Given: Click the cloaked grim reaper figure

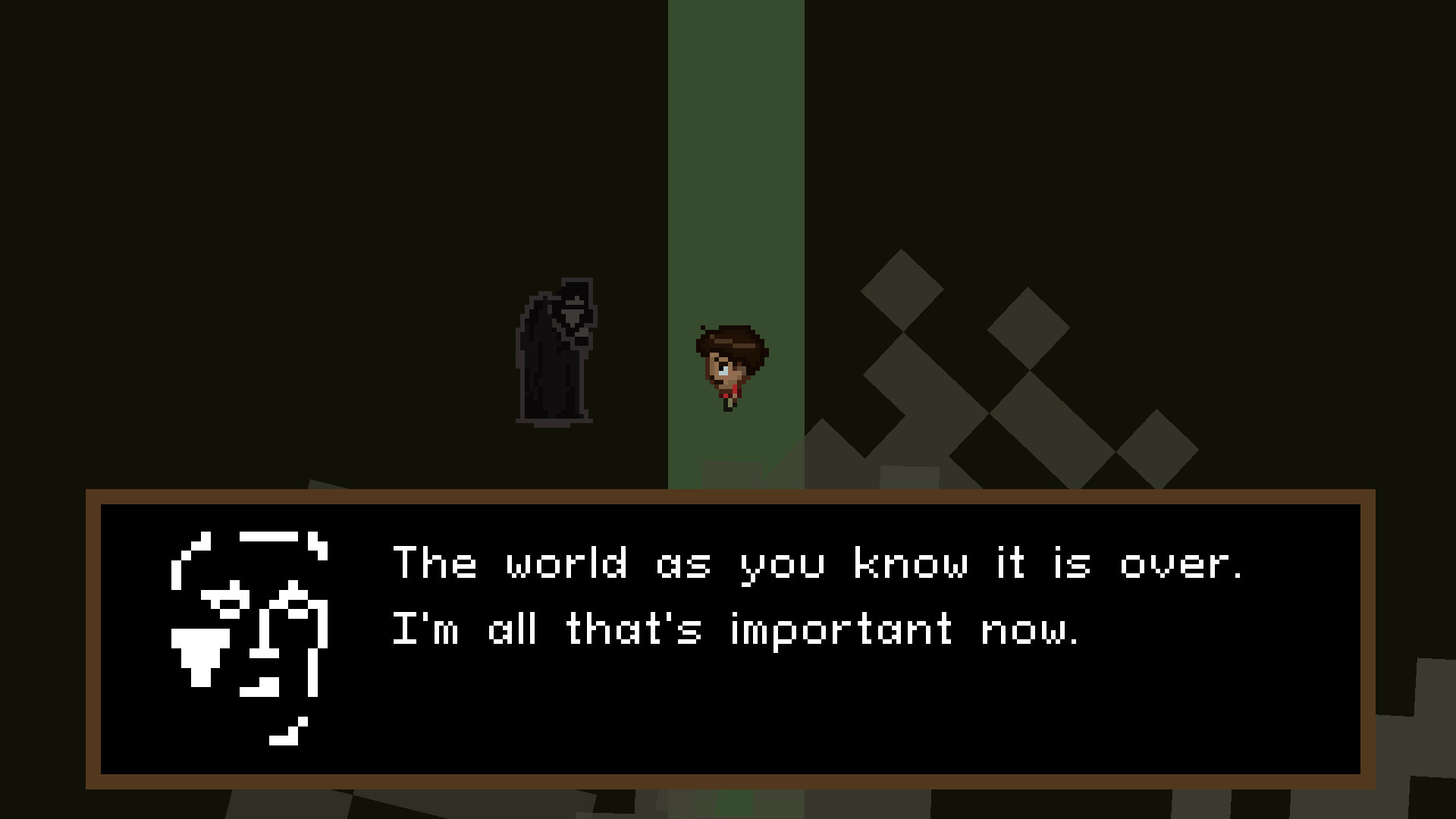Looking at the screenshot, I should tap(557, 353).
